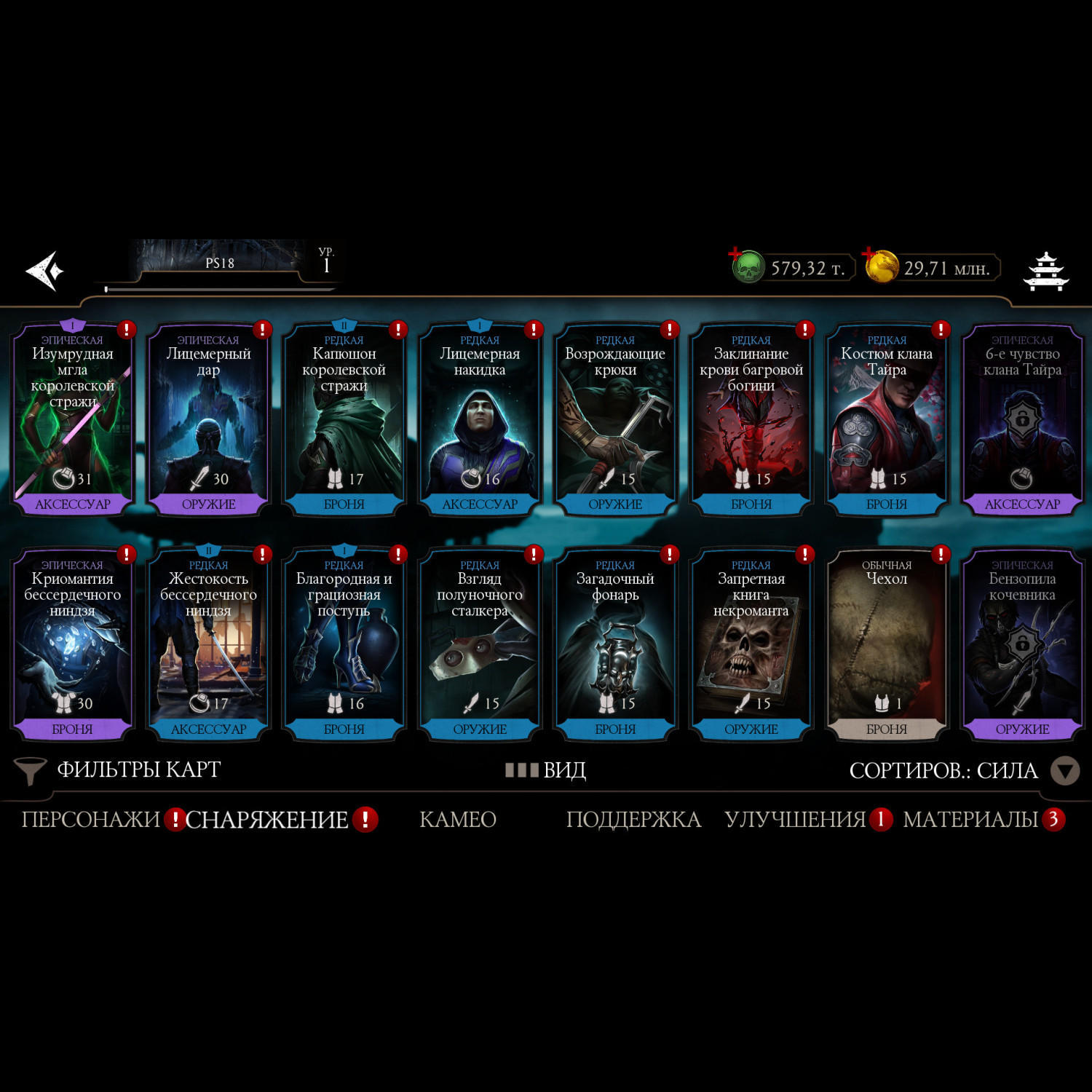Open the Загадочный фонарь armor card

pyautogui.click(x=615, y=645)
